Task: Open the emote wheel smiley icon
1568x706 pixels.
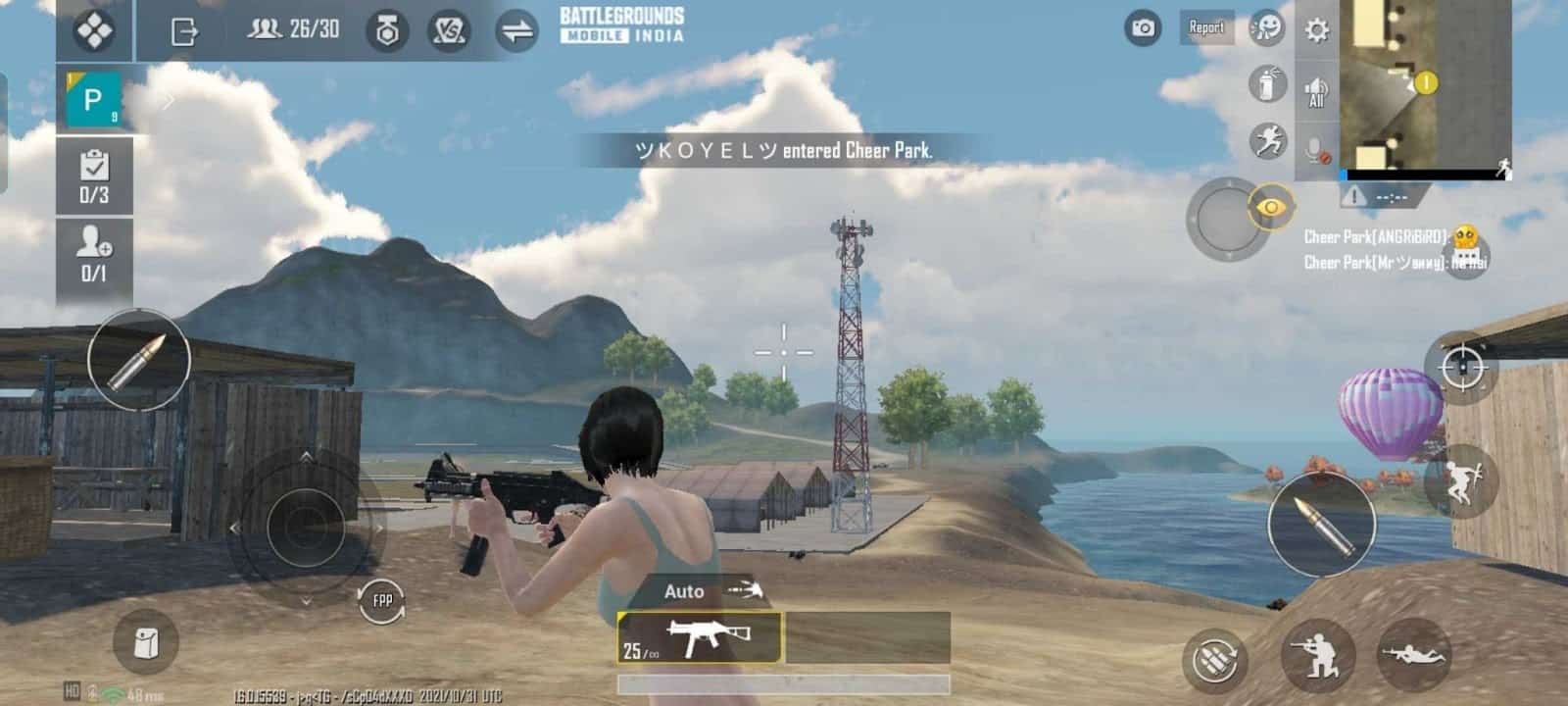Action: [1268, 29]
